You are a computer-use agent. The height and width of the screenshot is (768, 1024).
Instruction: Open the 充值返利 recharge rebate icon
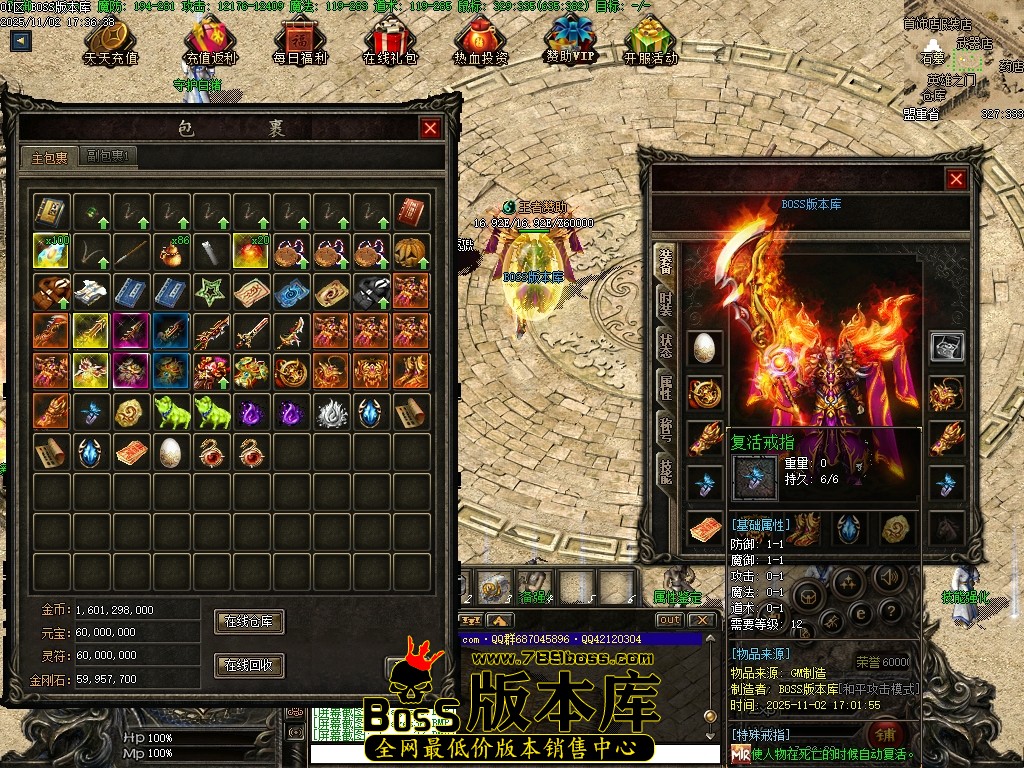211,42
